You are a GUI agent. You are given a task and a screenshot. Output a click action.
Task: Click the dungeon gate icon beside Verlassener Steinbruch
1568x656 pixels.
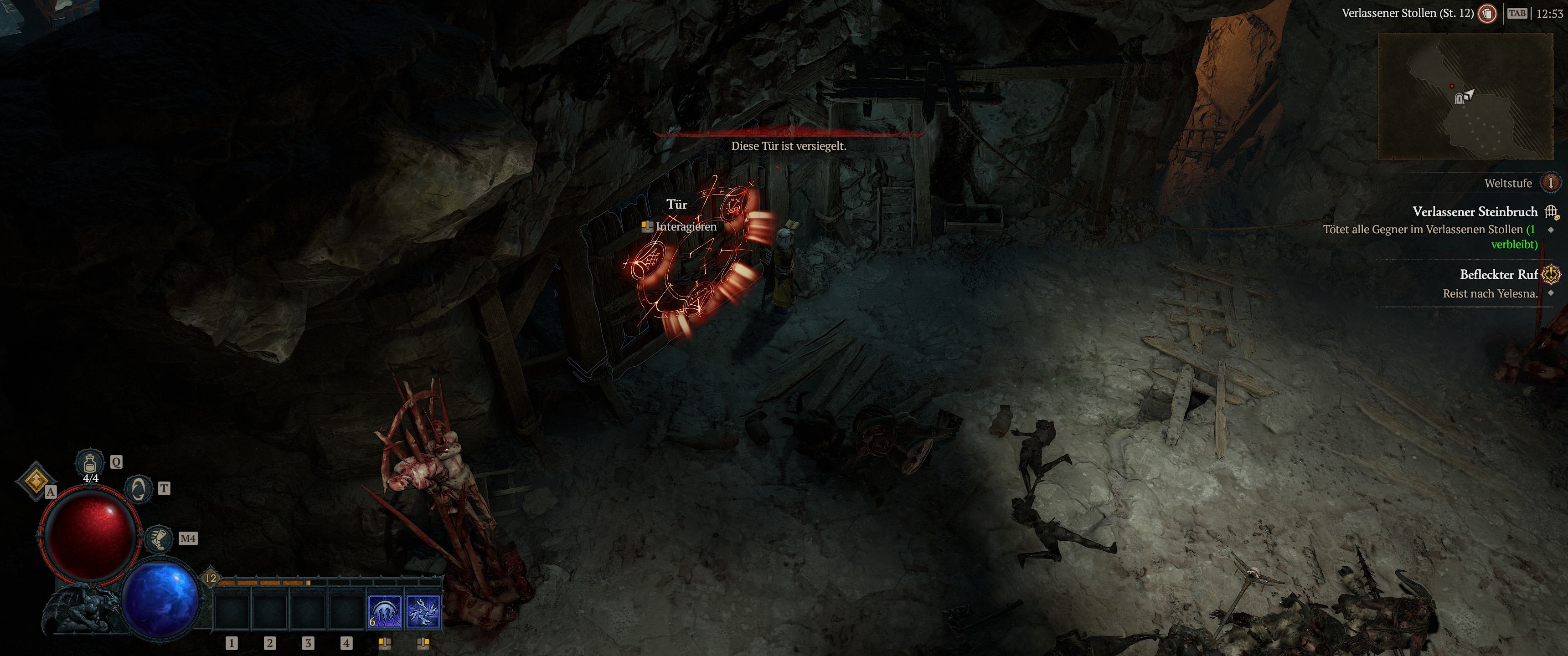1551,212
